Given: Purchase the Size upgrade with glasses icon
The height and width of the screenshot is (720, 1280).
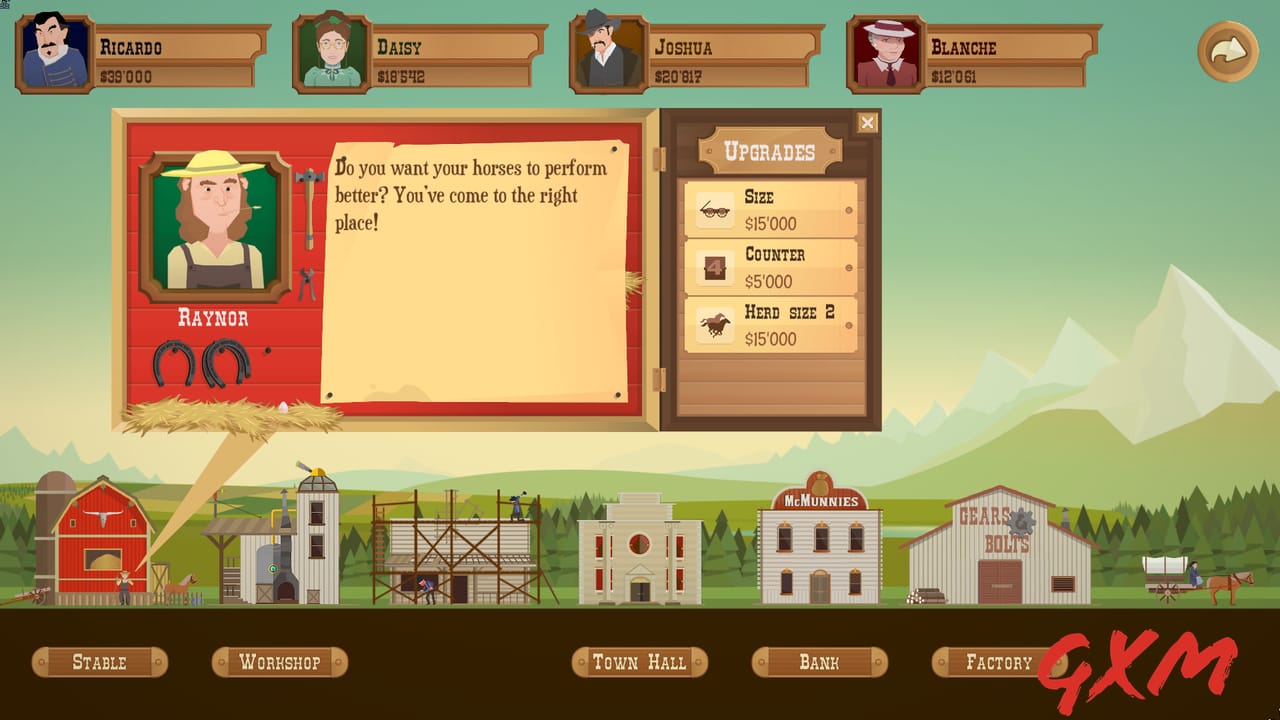Looking at the screenshot, I should click(x=770, y=209).
